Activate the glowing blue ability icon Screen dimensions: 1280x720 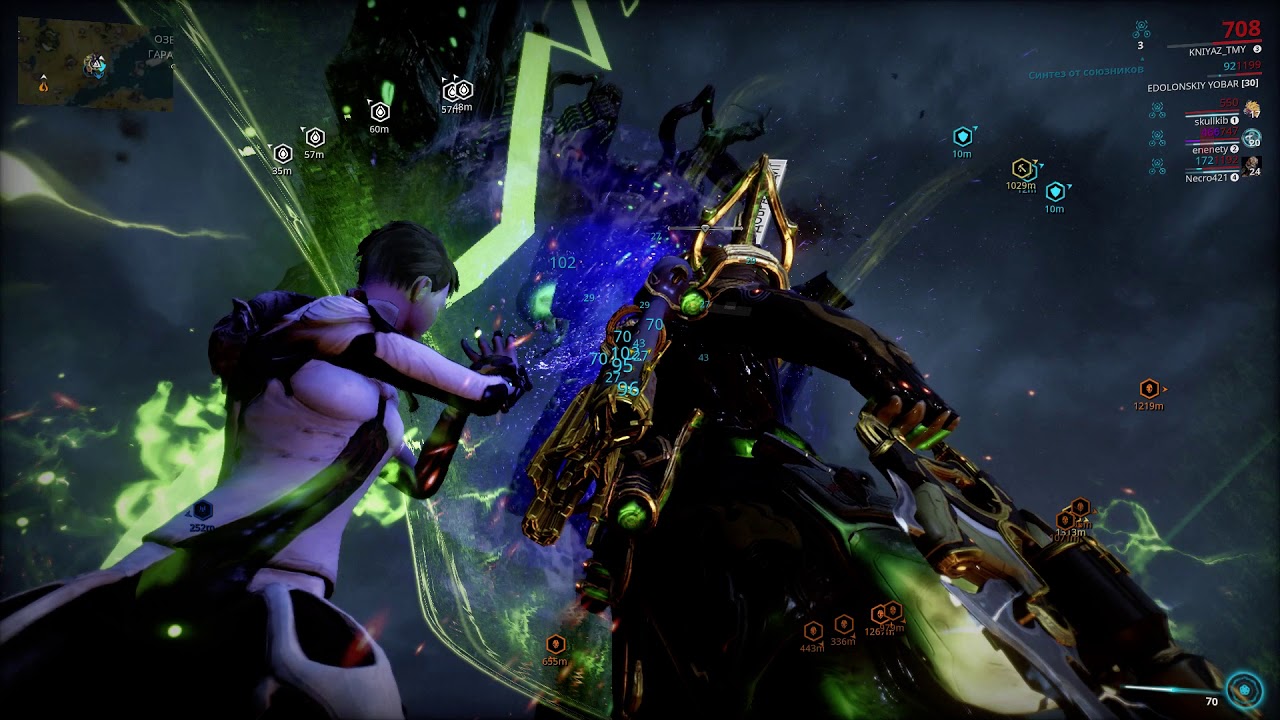[1245, 689]
